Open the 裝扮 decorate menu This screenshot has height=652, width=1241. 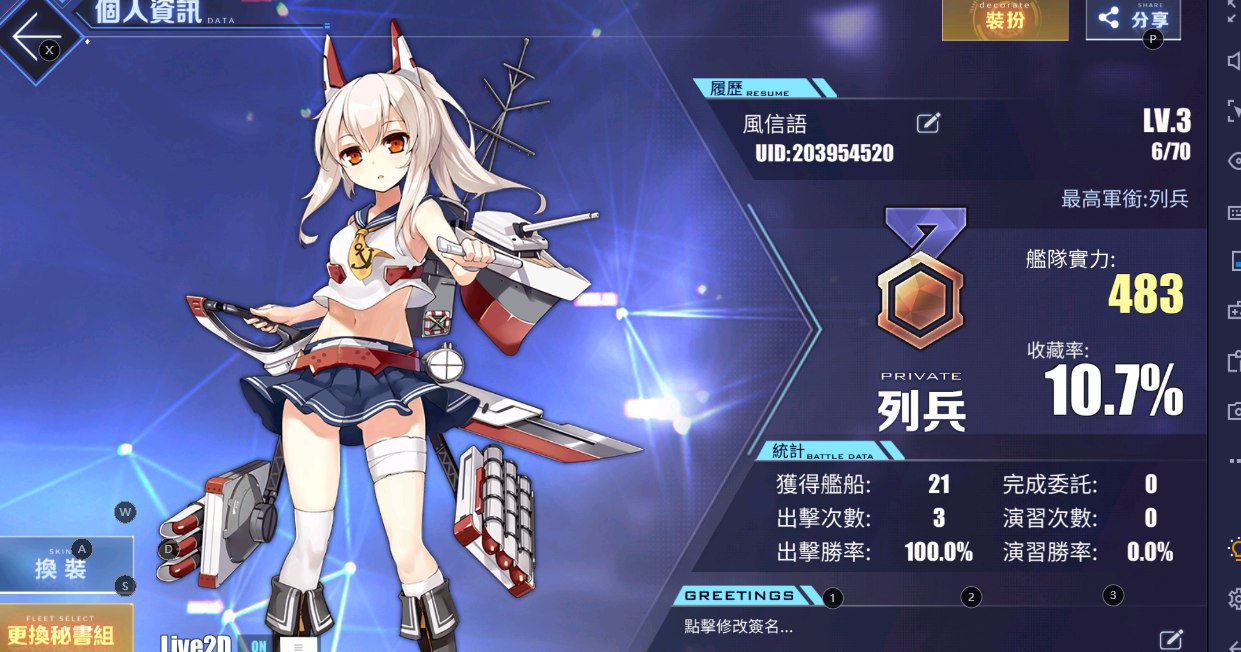[x=1004, y=19]
